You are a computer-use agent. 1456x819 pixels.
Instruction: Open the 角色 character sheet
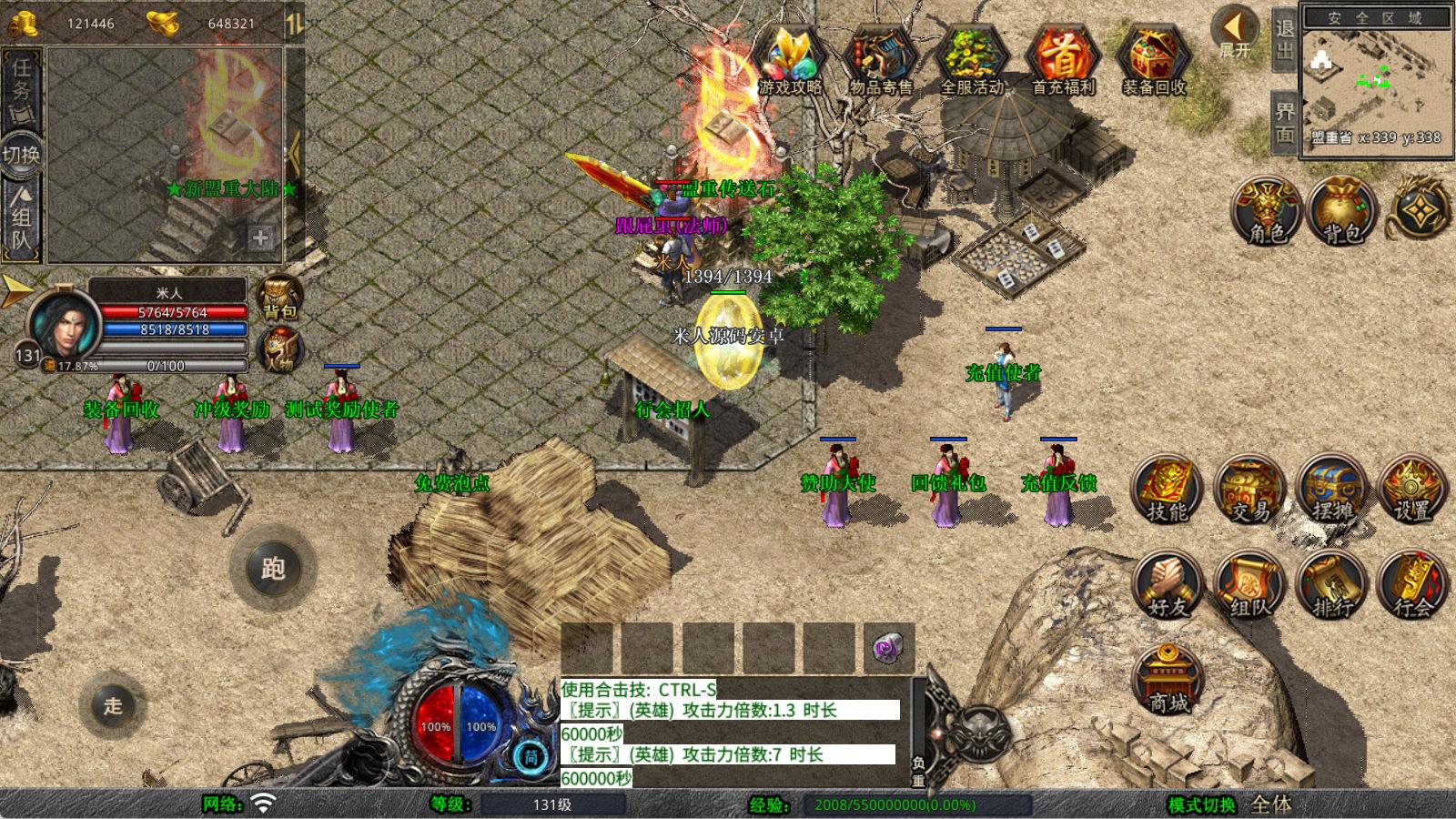[x=1267, y=212]
